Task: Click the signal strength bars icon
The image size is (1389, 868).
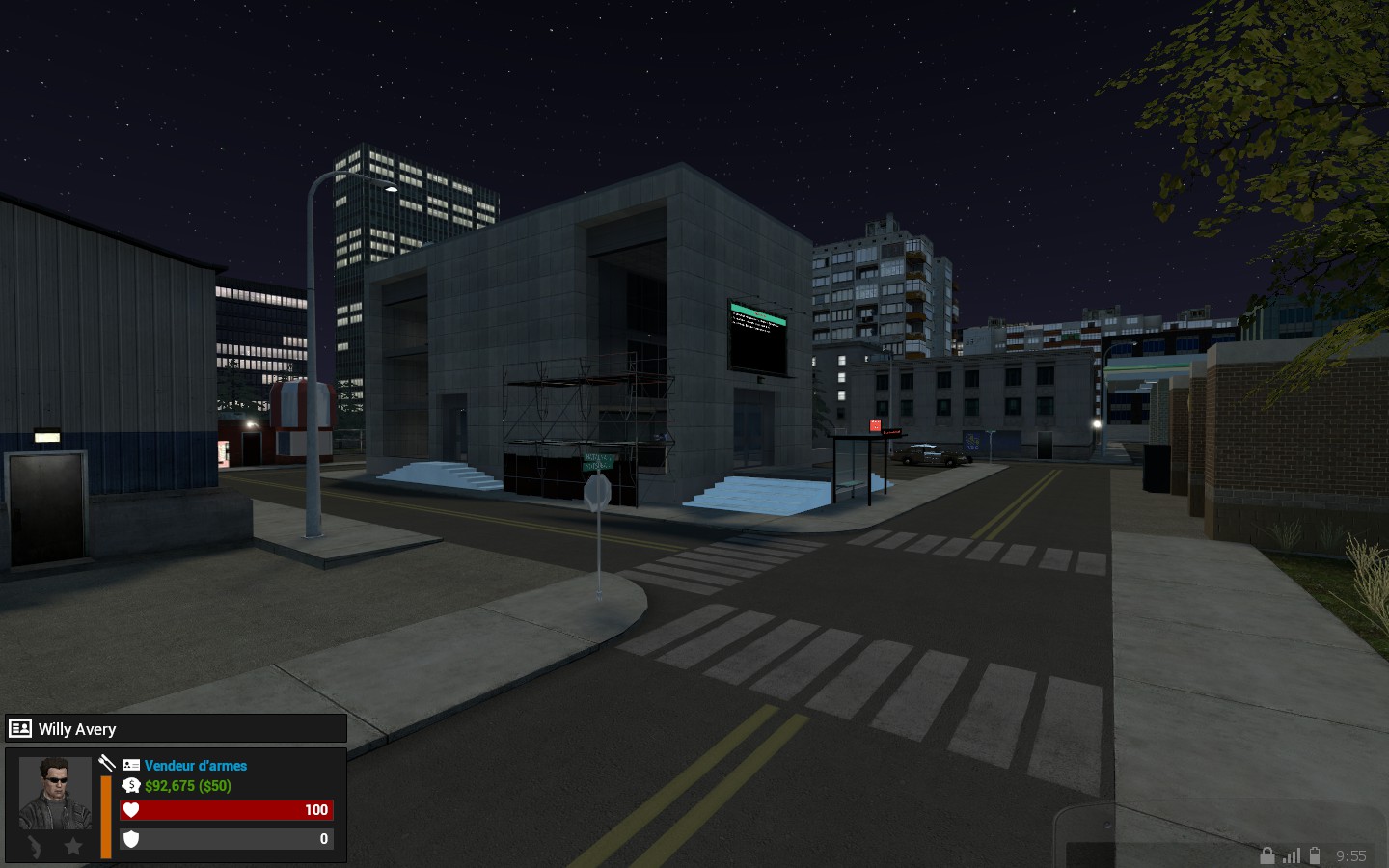Action: [1293, 854]
